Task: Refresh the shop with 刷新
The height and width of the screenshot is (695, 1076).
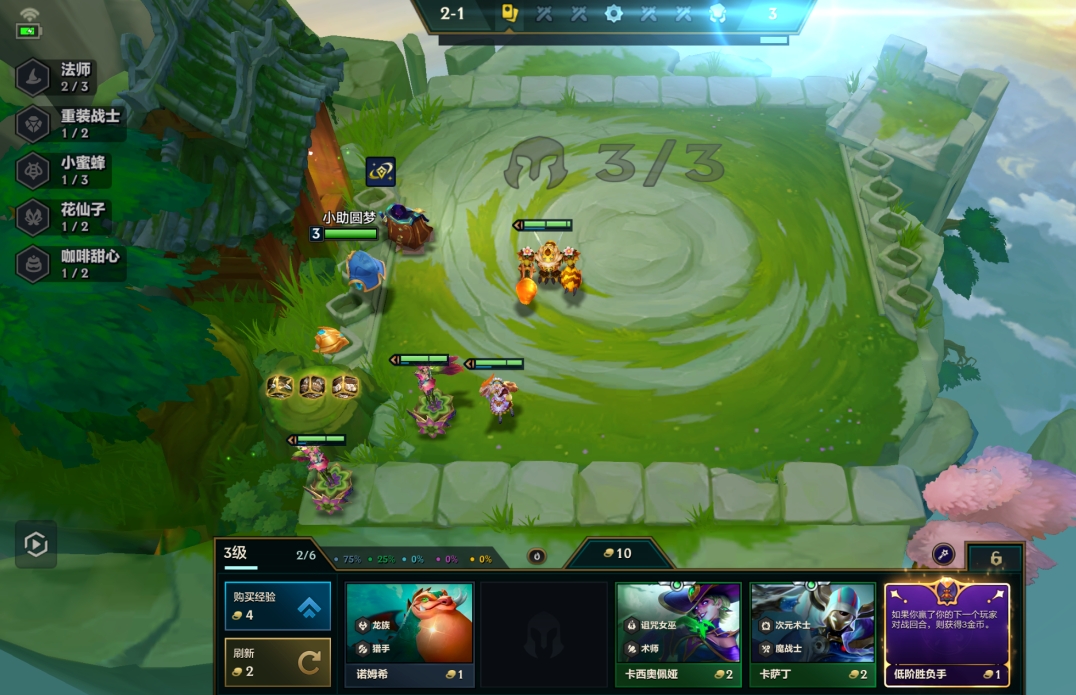Action: pyautogui.click(x=277, y=662)
